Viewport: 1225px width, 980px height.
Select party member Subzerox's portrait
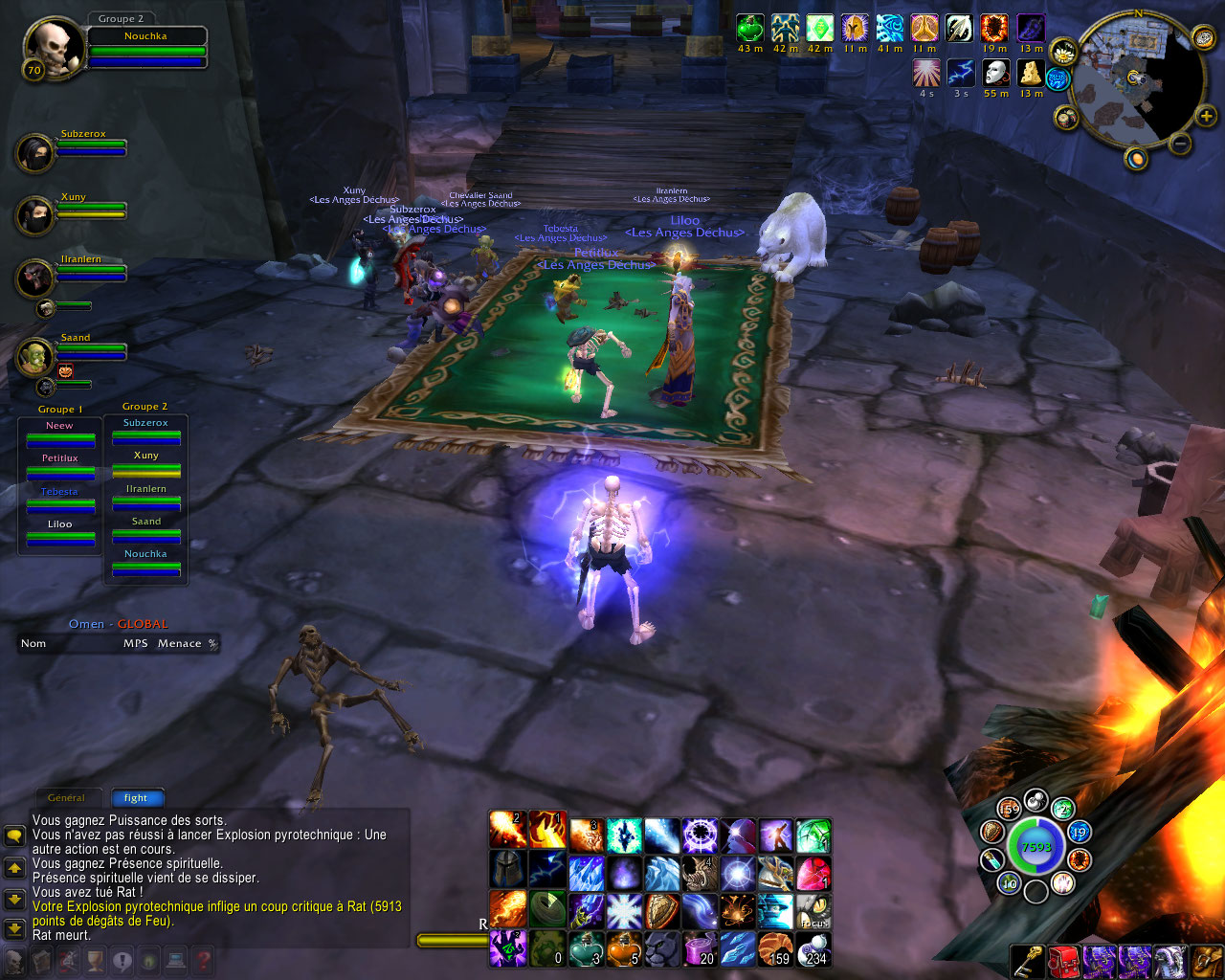pos(36,153)
